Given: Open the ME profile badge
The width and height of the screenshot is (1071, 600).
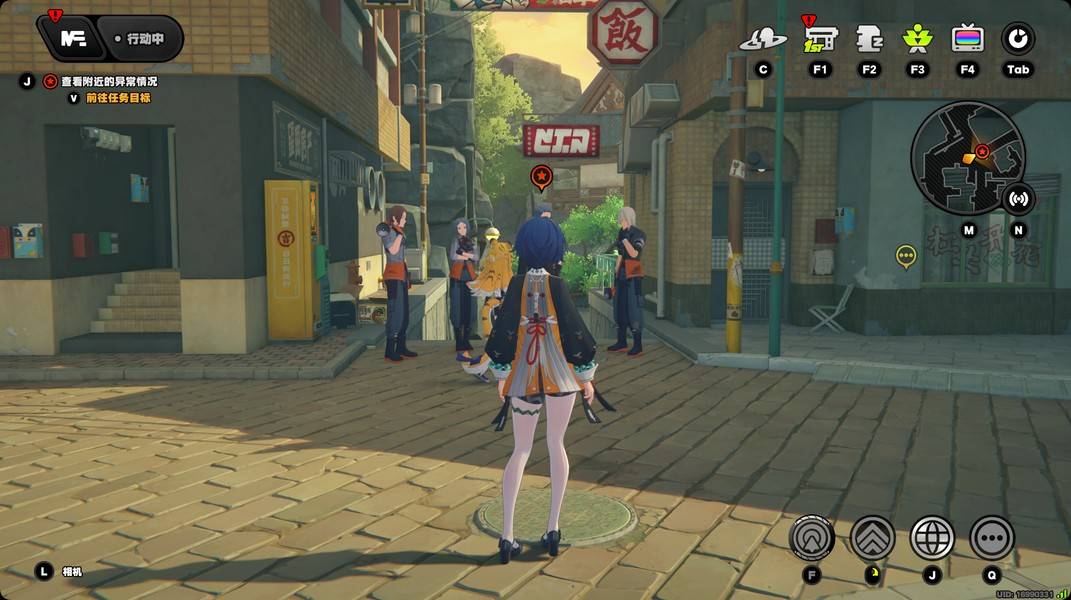Looking at the screenshot, I should [x=72, y=39].
